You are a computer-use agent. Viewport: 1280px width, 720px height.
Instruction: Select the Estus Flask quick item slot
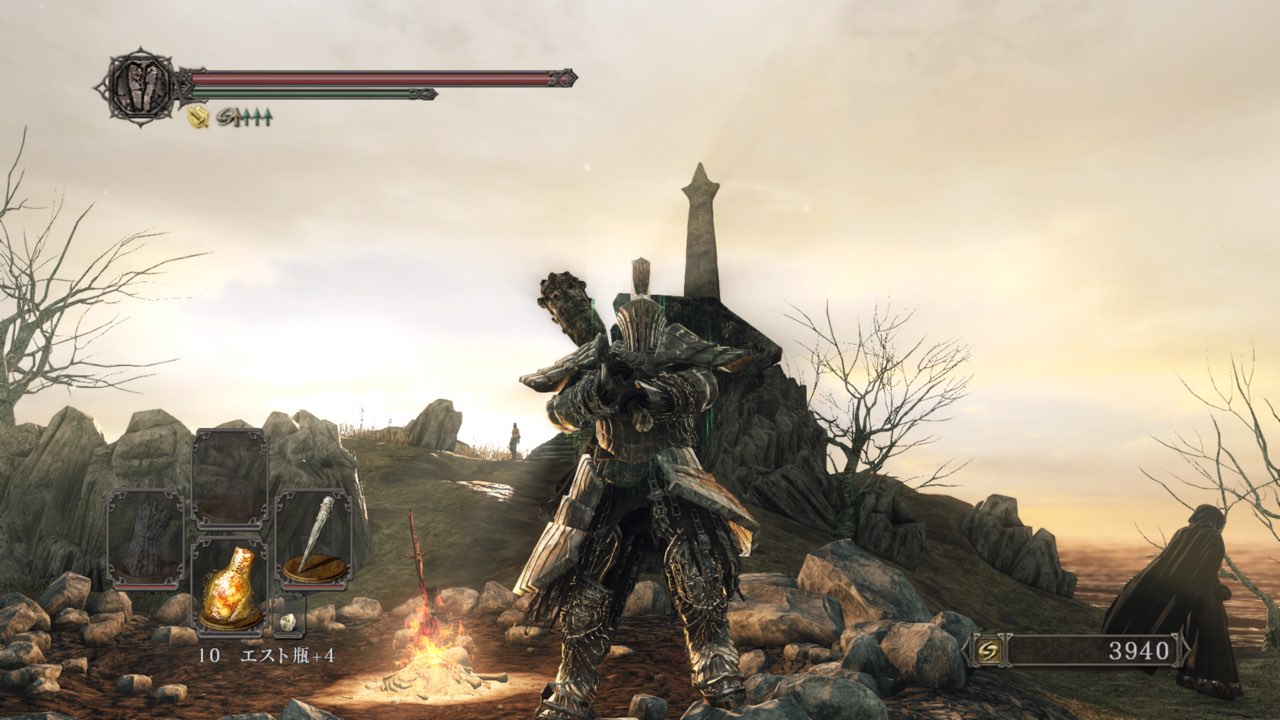[x=230, y=585]
